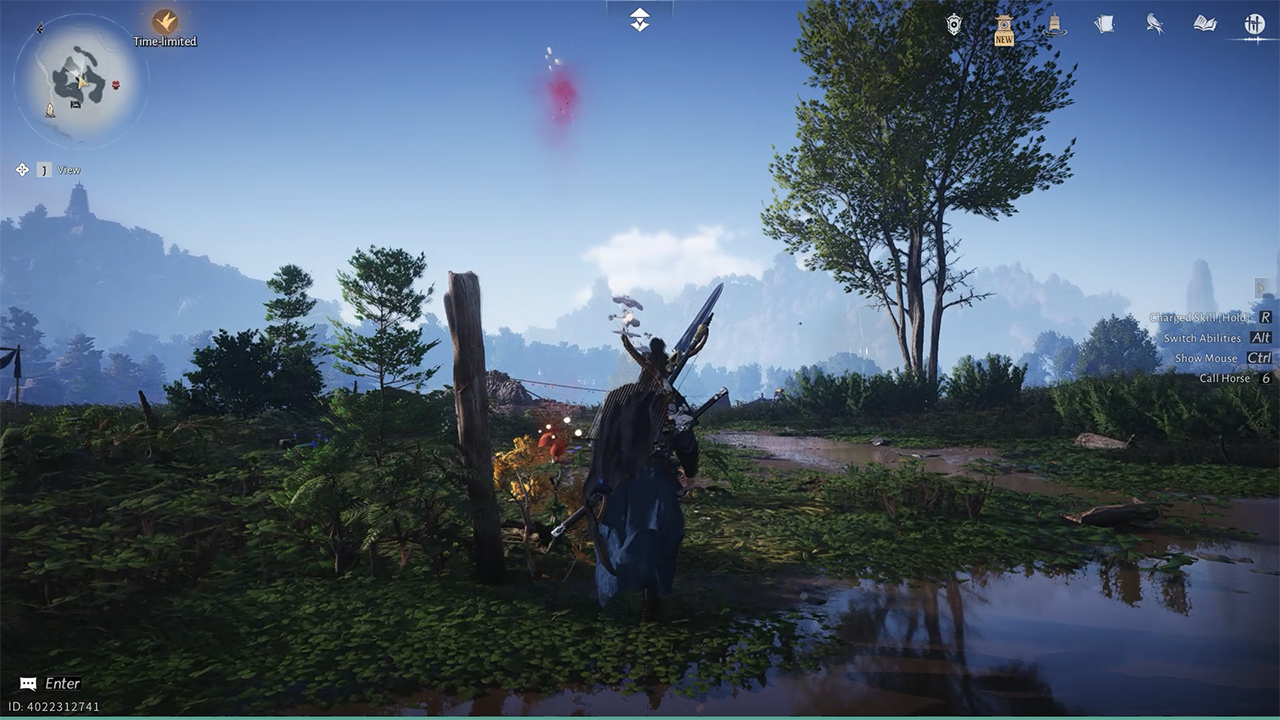Click the small arrow beside the minimap

pyautogui.click(x=40, y=29)
